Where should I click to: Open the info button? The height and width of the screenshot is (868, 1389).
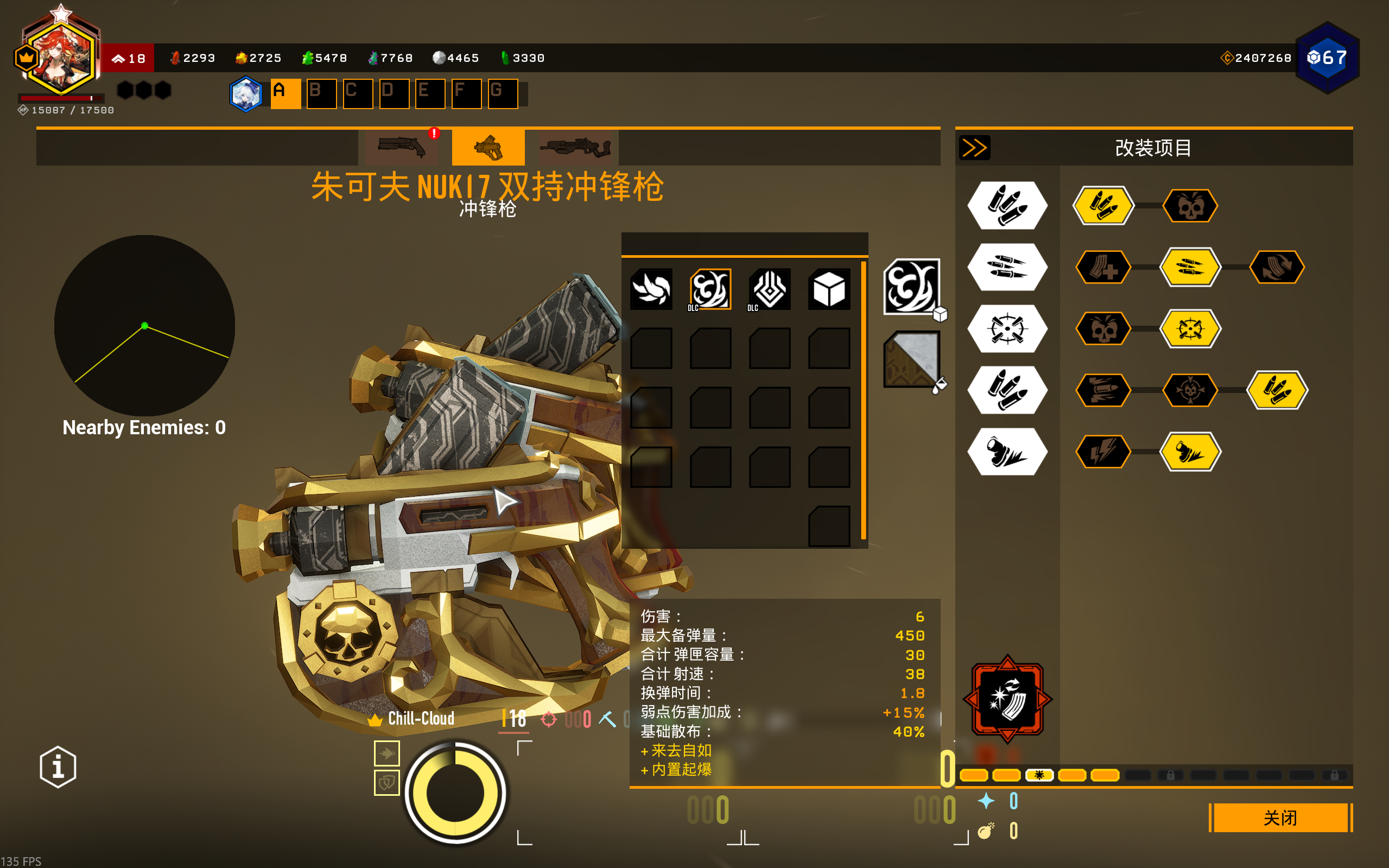[x=58, y=767]
